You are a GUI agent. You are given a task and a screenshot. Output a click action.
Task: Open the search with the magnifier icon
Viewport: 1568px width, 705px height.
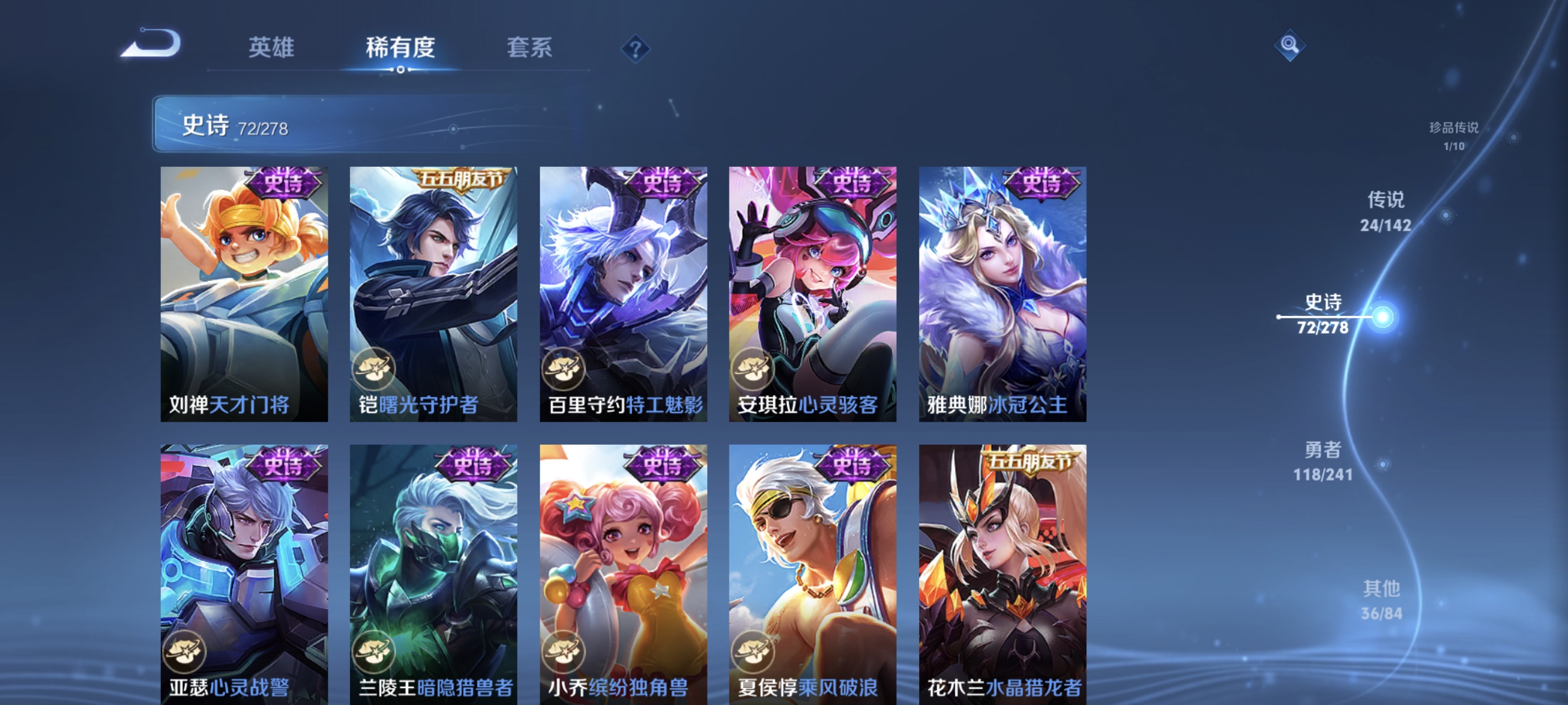(x=1291, y=45)
